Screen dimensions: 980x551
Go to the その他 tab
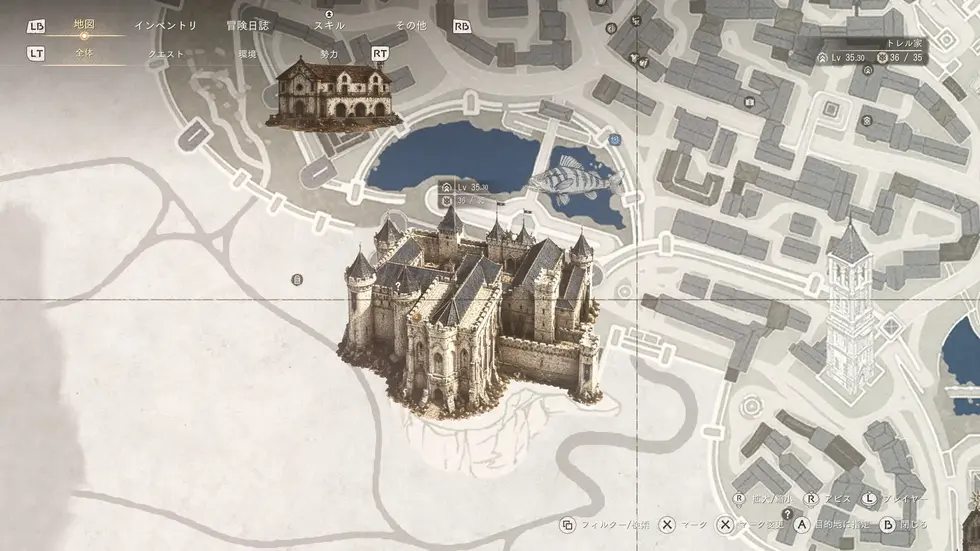pos(410,26)
